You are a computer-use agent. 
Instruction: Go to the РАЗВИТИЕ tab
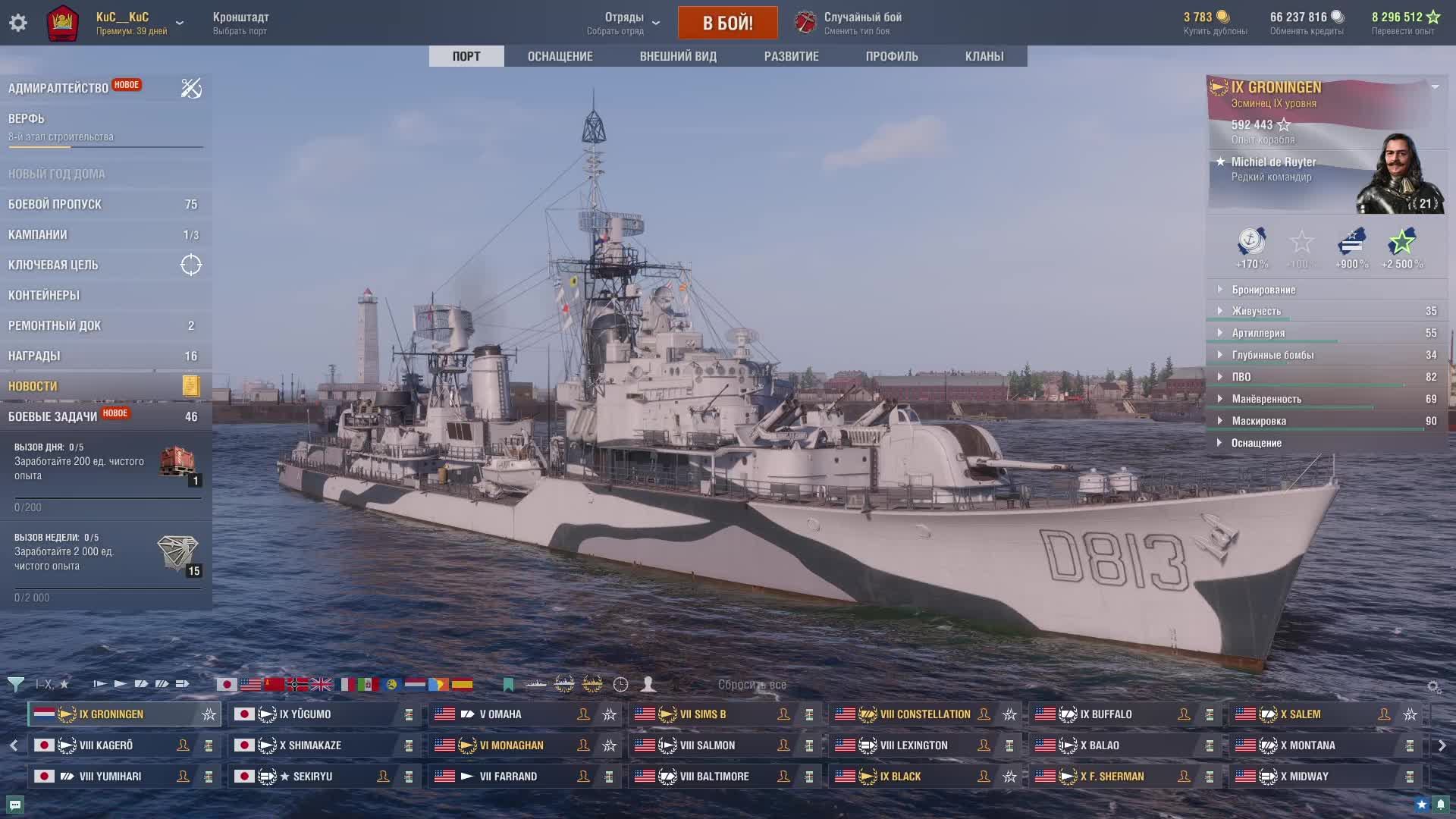[x=791, y=56]
